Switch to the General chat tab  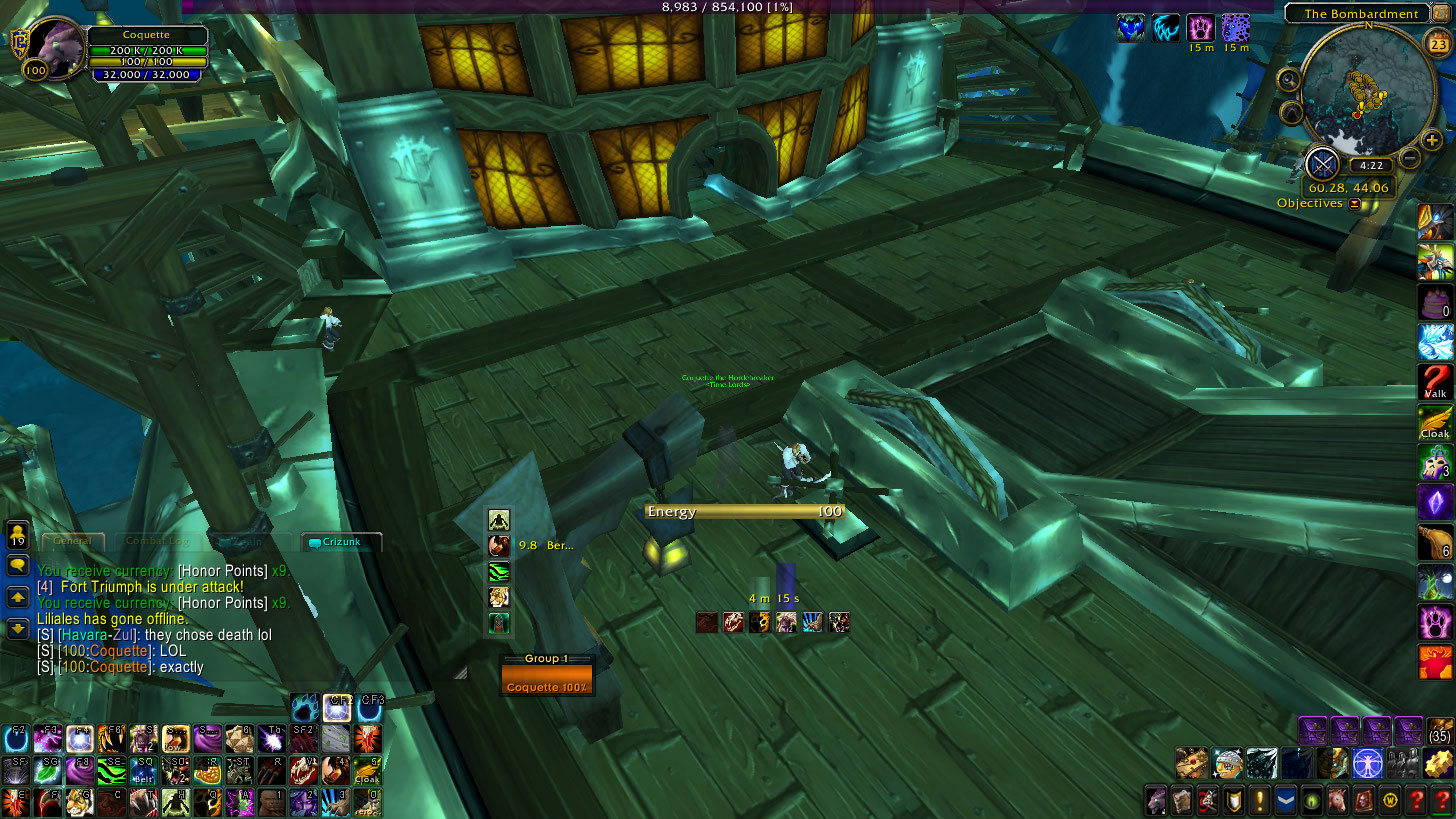72,541
